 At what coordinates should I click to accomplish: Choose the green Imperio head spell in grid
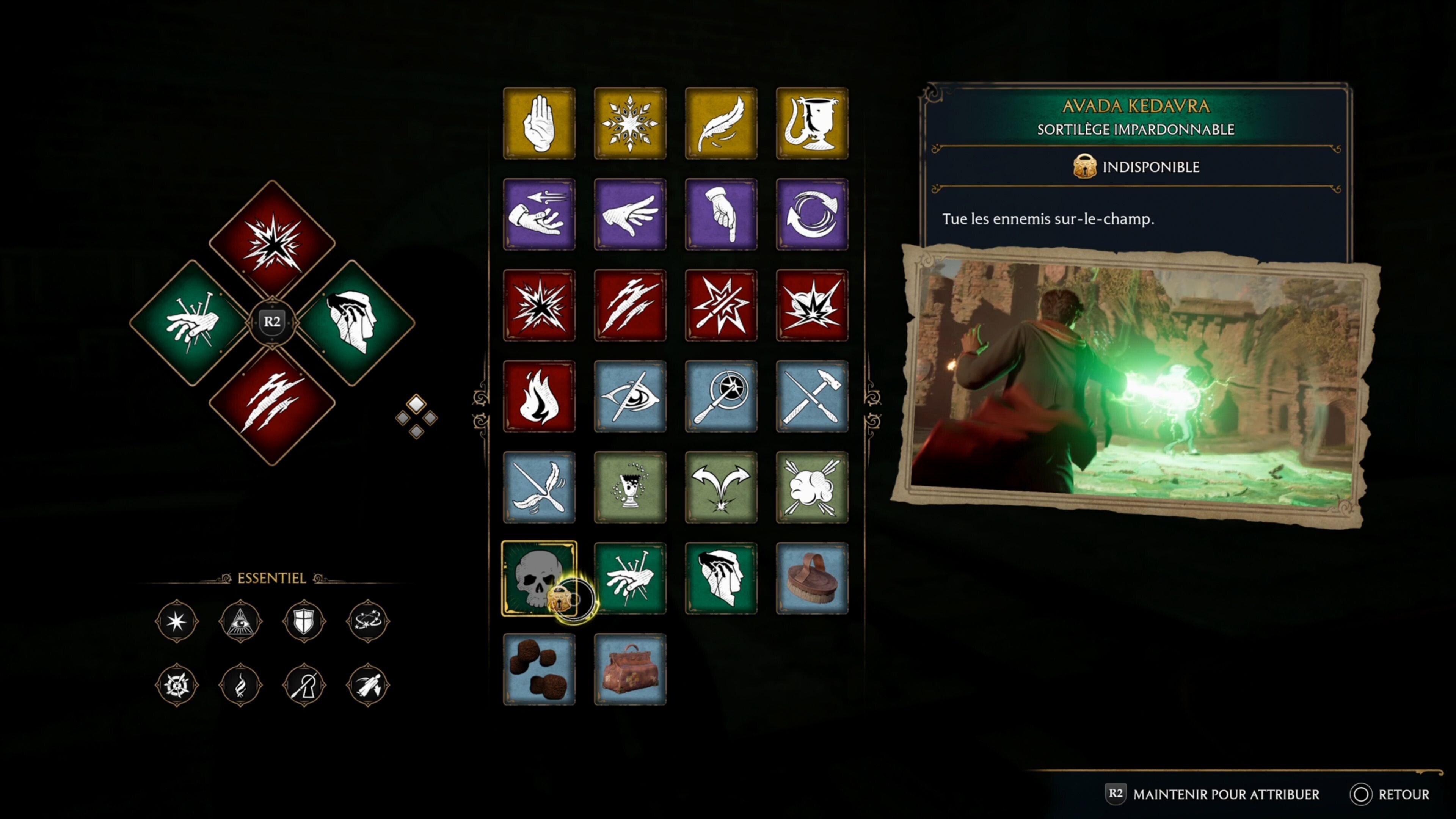pyautogui.click(x=721, y=577)
